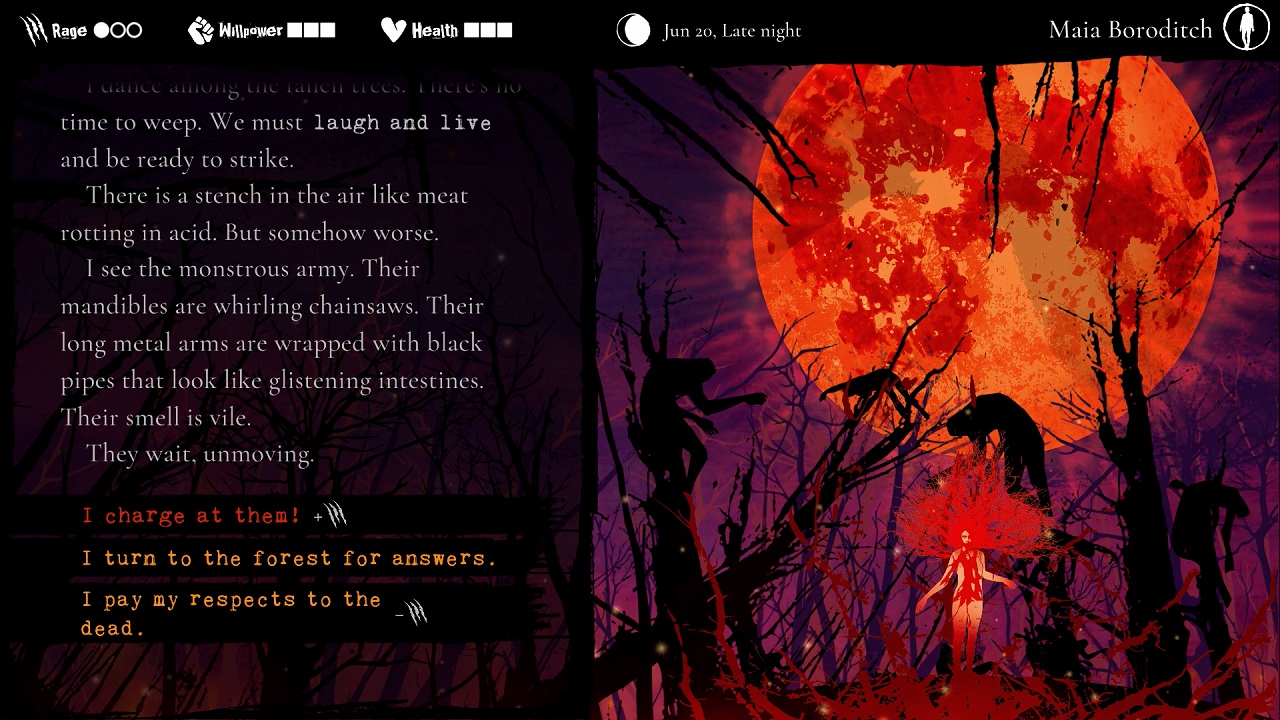The image size is (1280, 720).
Task: Click the Willpower meter squares
Action: (x=312, y=28)
